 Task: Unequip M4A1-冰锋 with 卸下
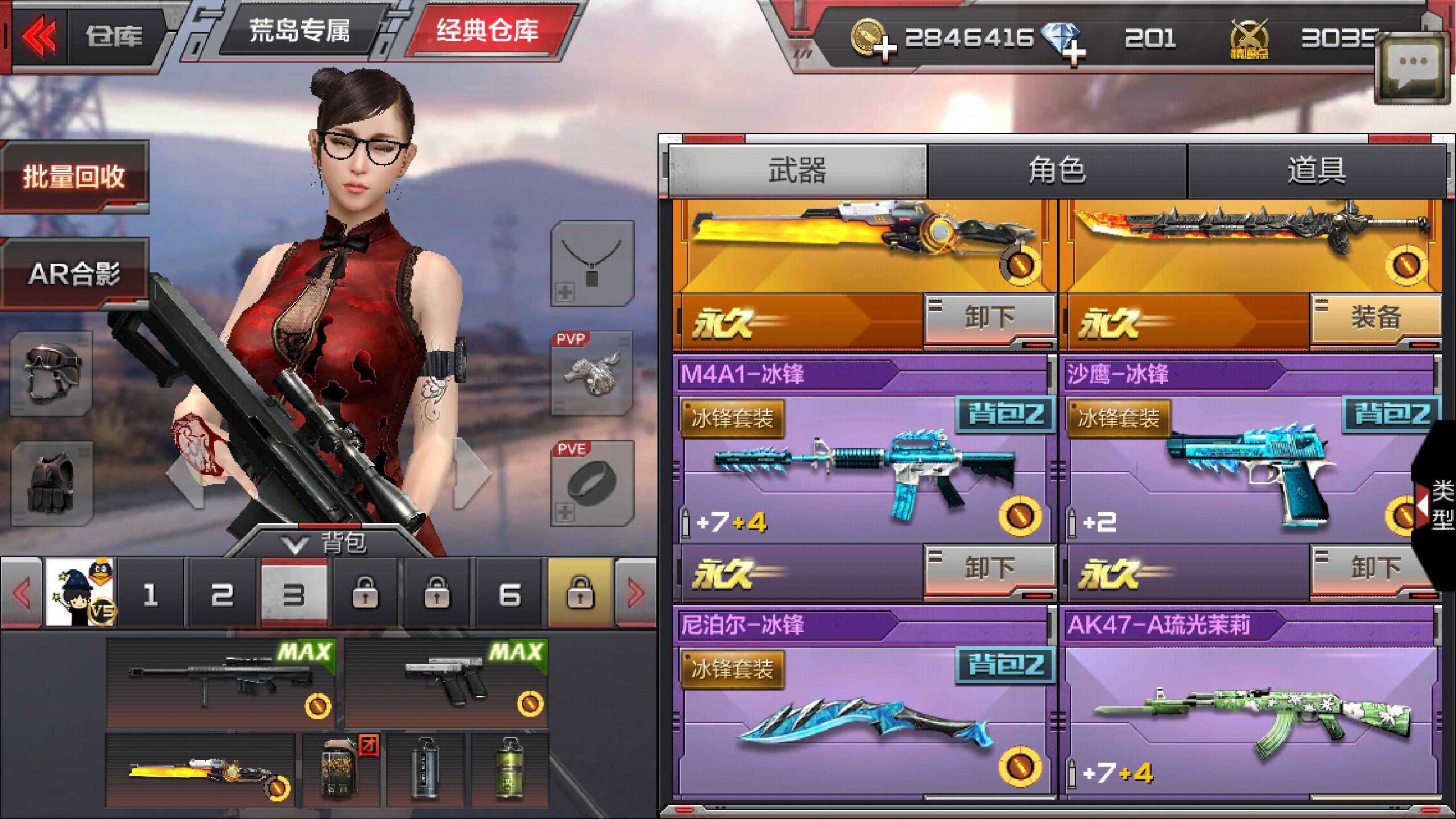point(990,569)
